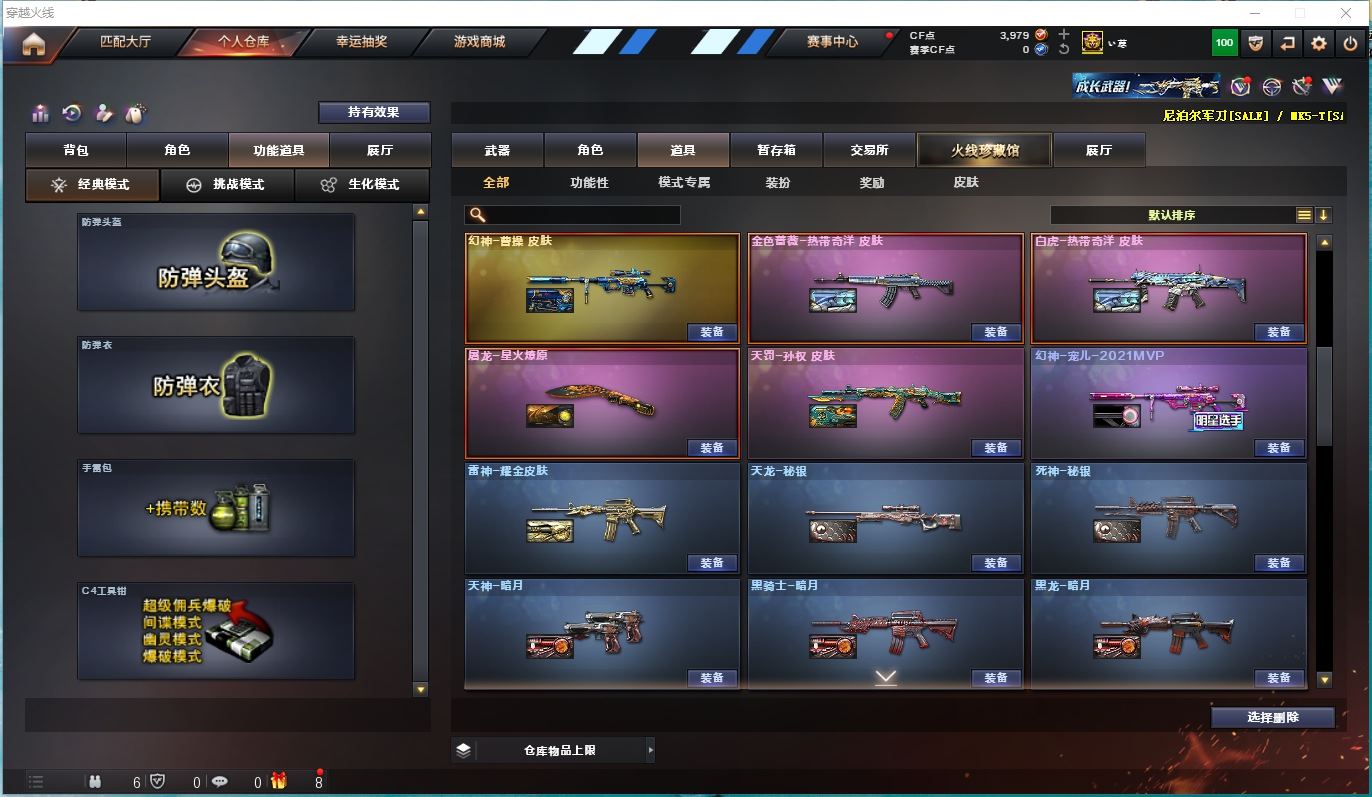Select the 防弹头盔 helmet item card
Screen dimensions: 1372x797
(x=216, y=262)
